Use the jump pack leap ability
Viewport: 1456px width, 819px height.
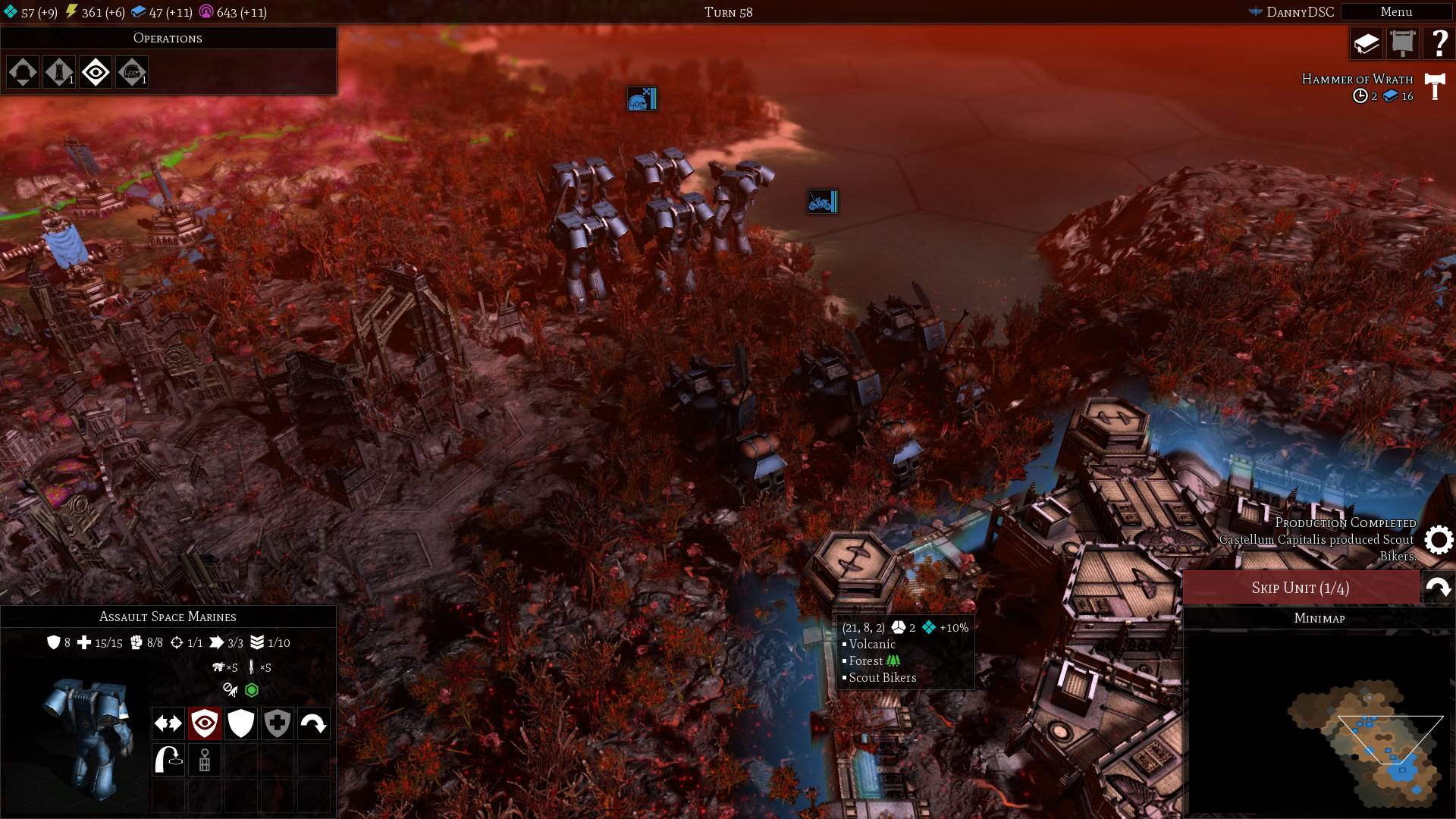pyautogui.click(x=168, y=760)
